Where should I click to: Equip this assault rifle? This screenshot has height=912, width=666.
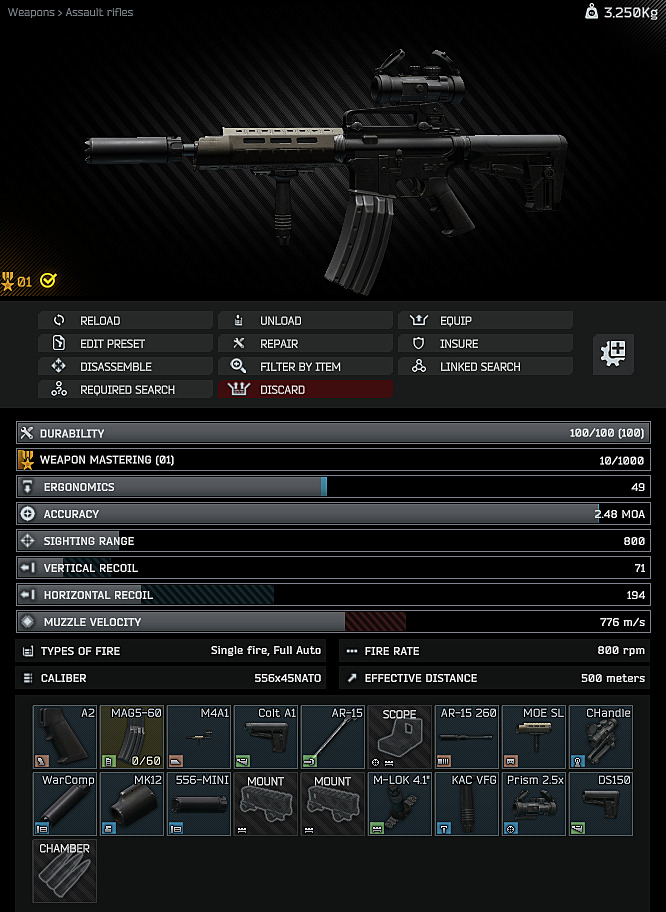485,321
